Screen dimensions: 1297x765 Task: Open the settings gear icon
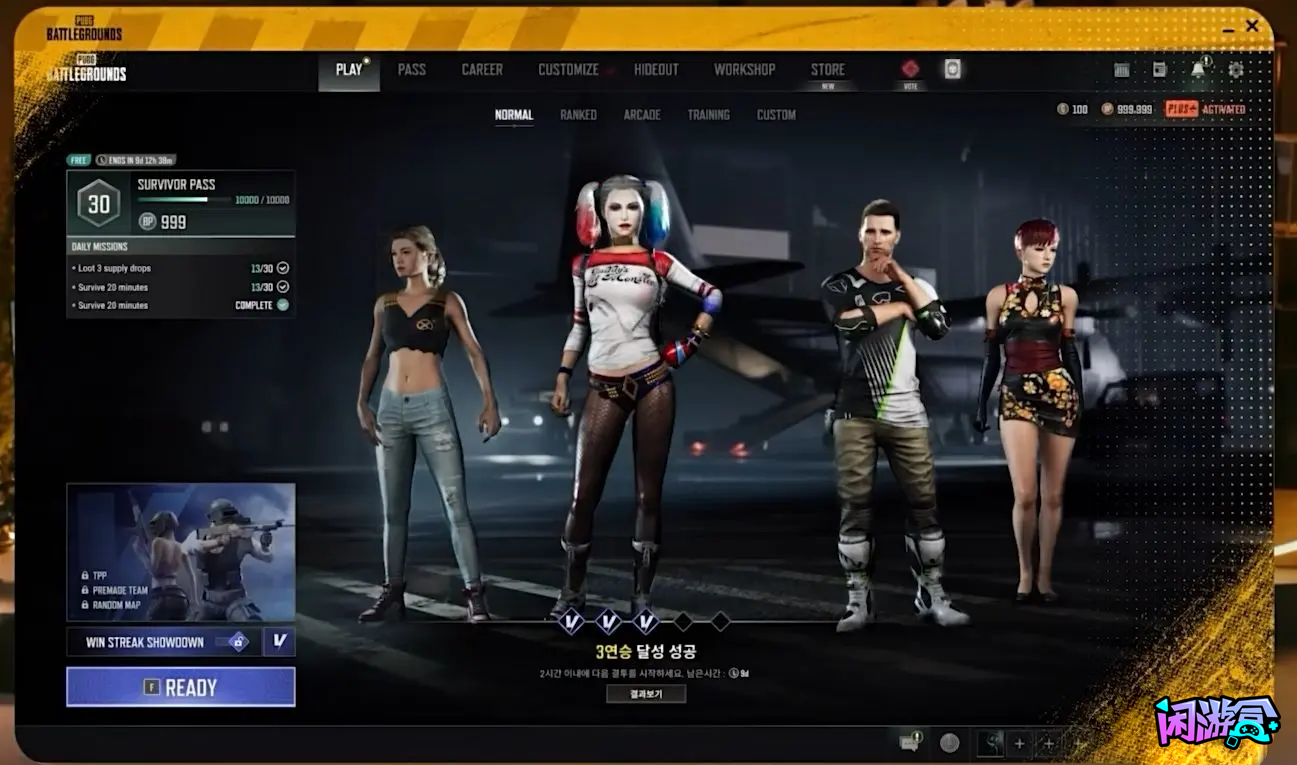[1236, 70]
